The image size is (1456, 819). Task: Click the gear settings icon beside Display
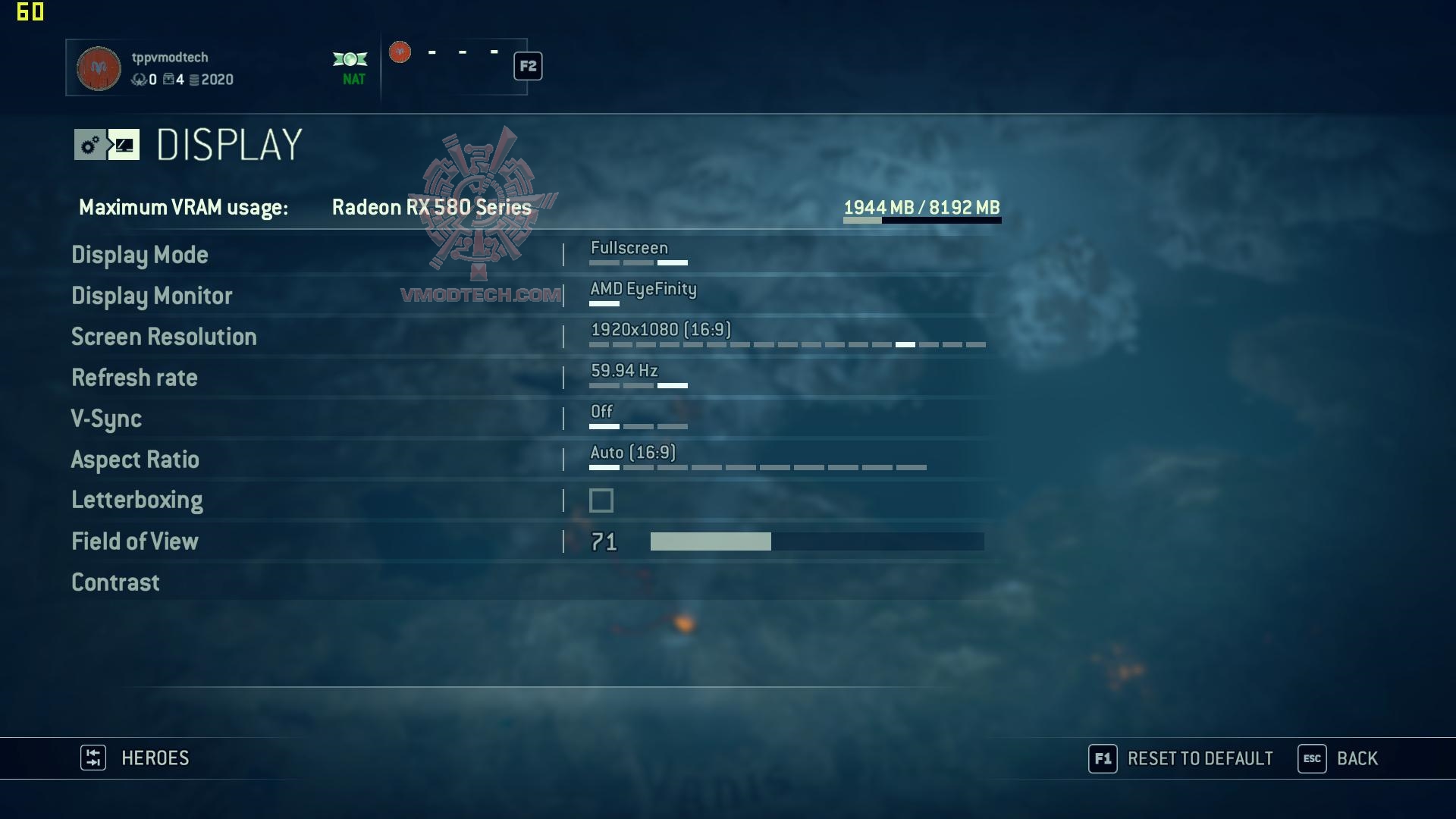[90, 145]
